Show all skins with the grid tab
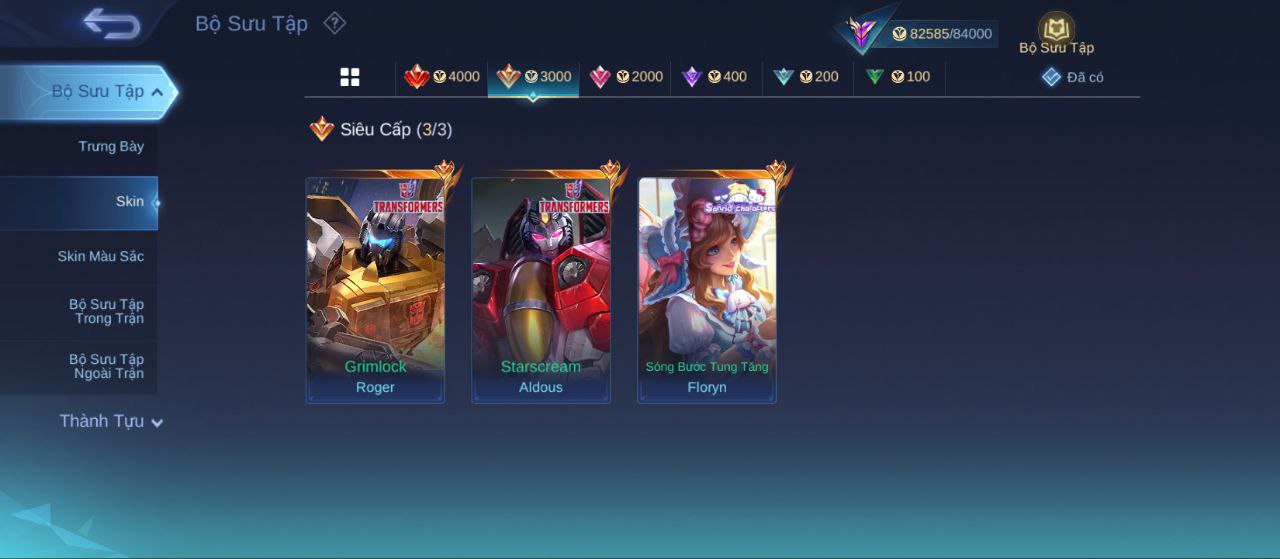This screenshot has height=559, width=1280. 350,77
